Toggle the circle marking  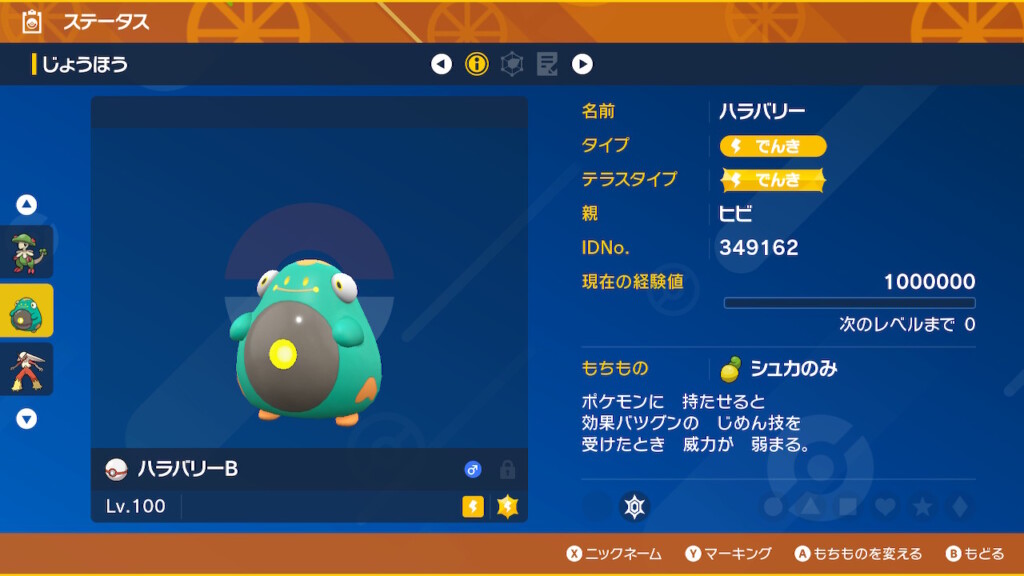[772, 507]
